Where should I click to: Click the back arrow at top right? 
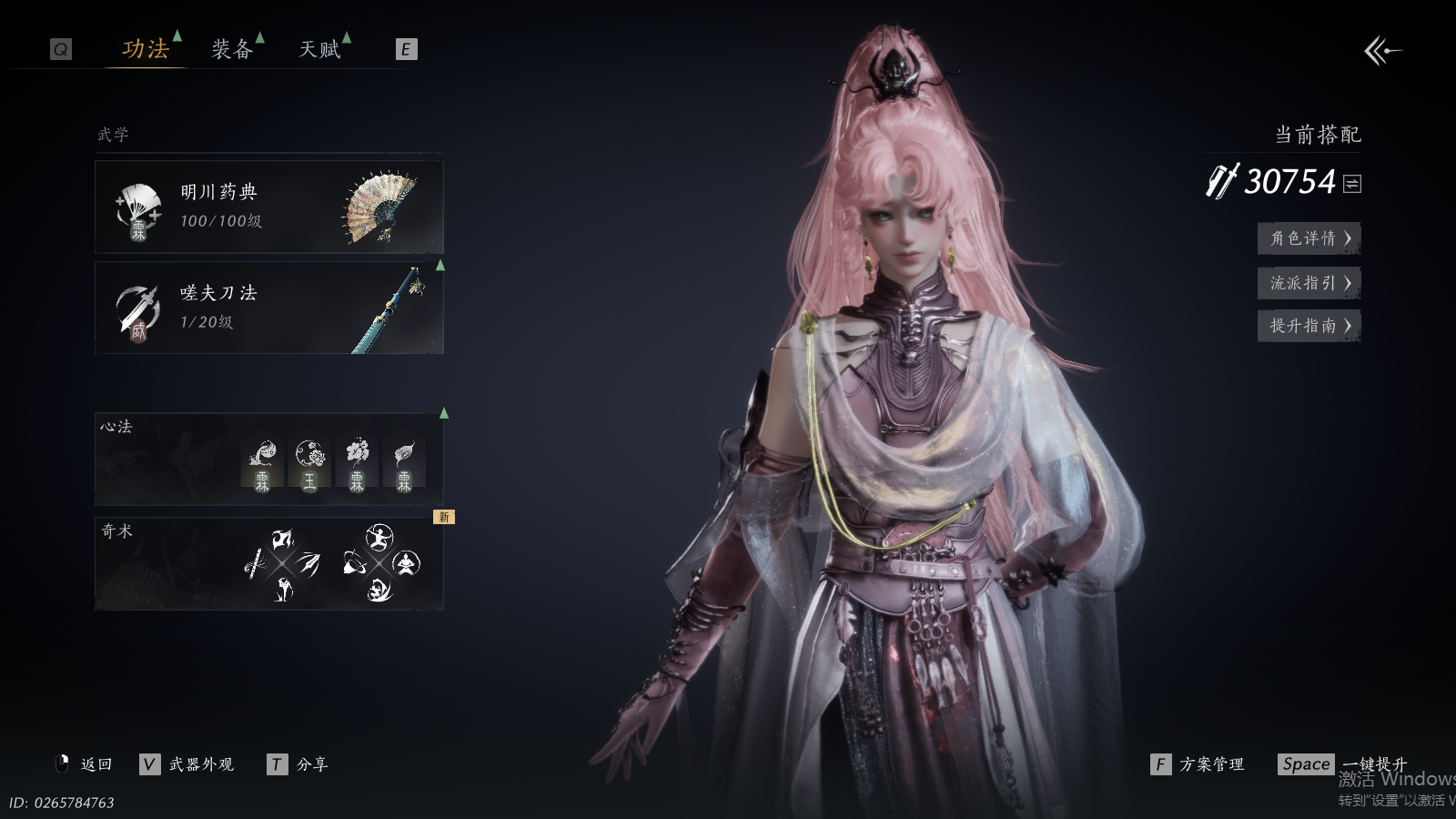tap(1382, 51)
